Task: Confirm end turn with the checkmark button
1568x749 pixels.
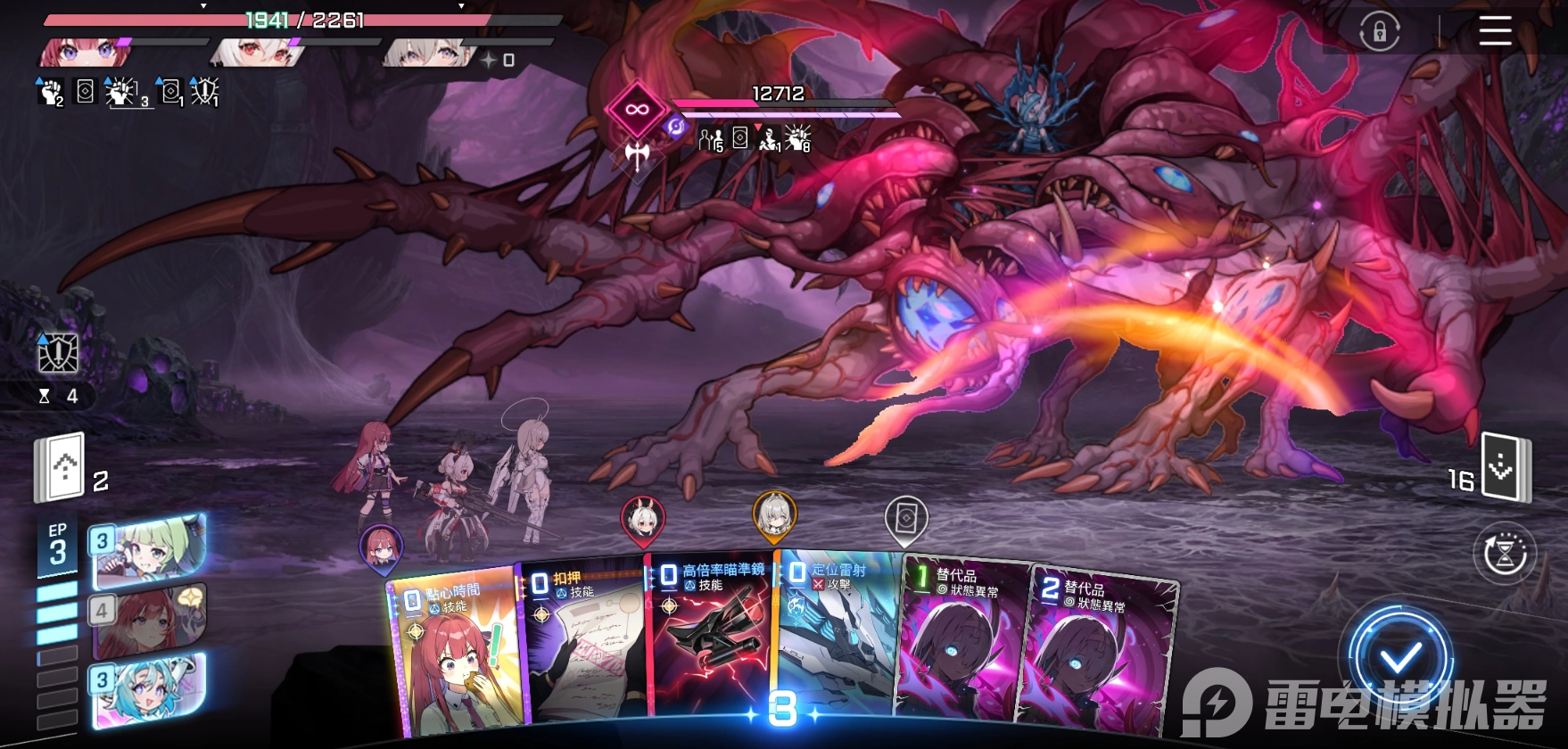Action: (1400, 659)
